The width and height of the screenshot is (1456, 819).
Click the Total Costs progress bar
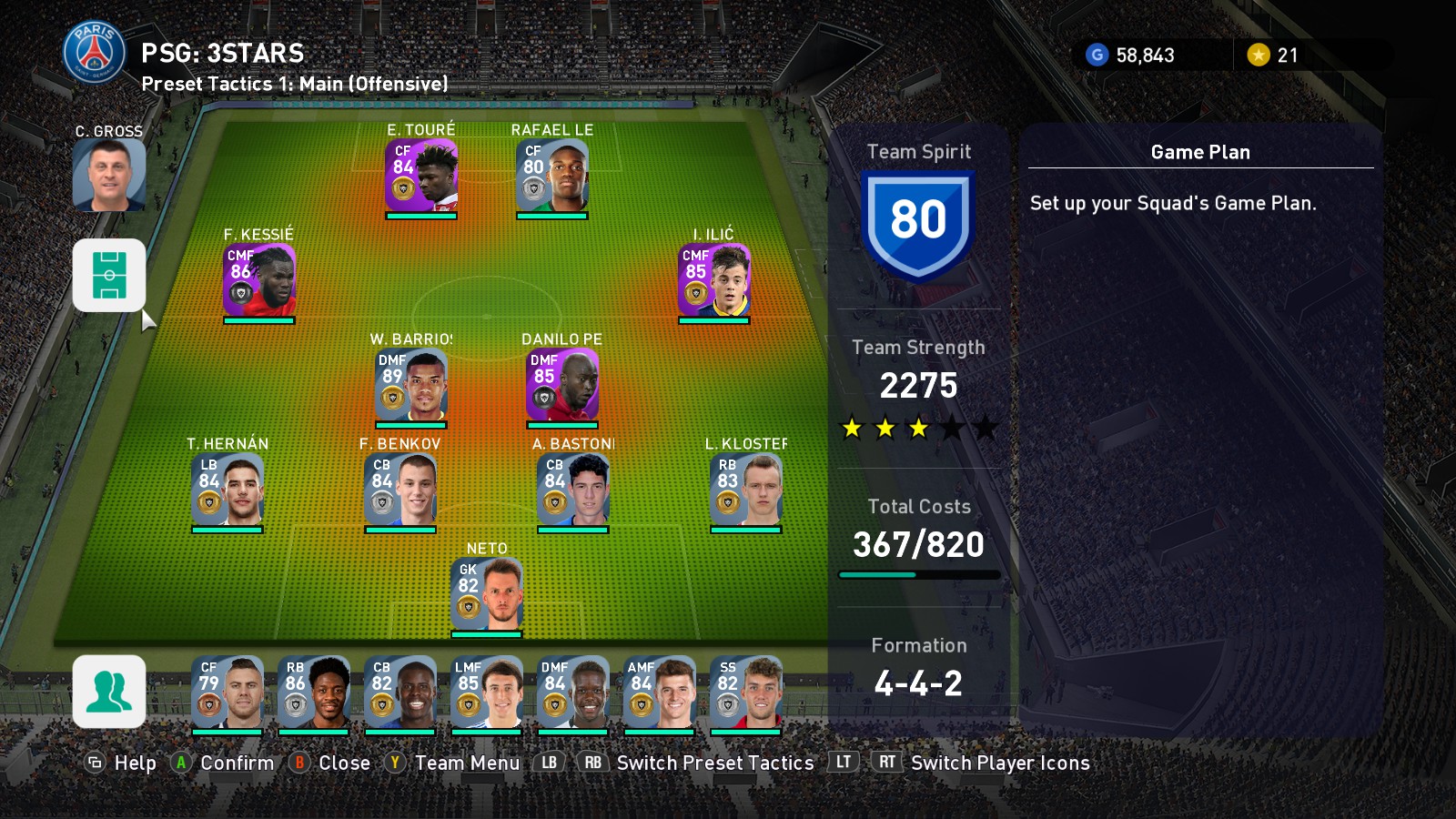click(918, 574)
